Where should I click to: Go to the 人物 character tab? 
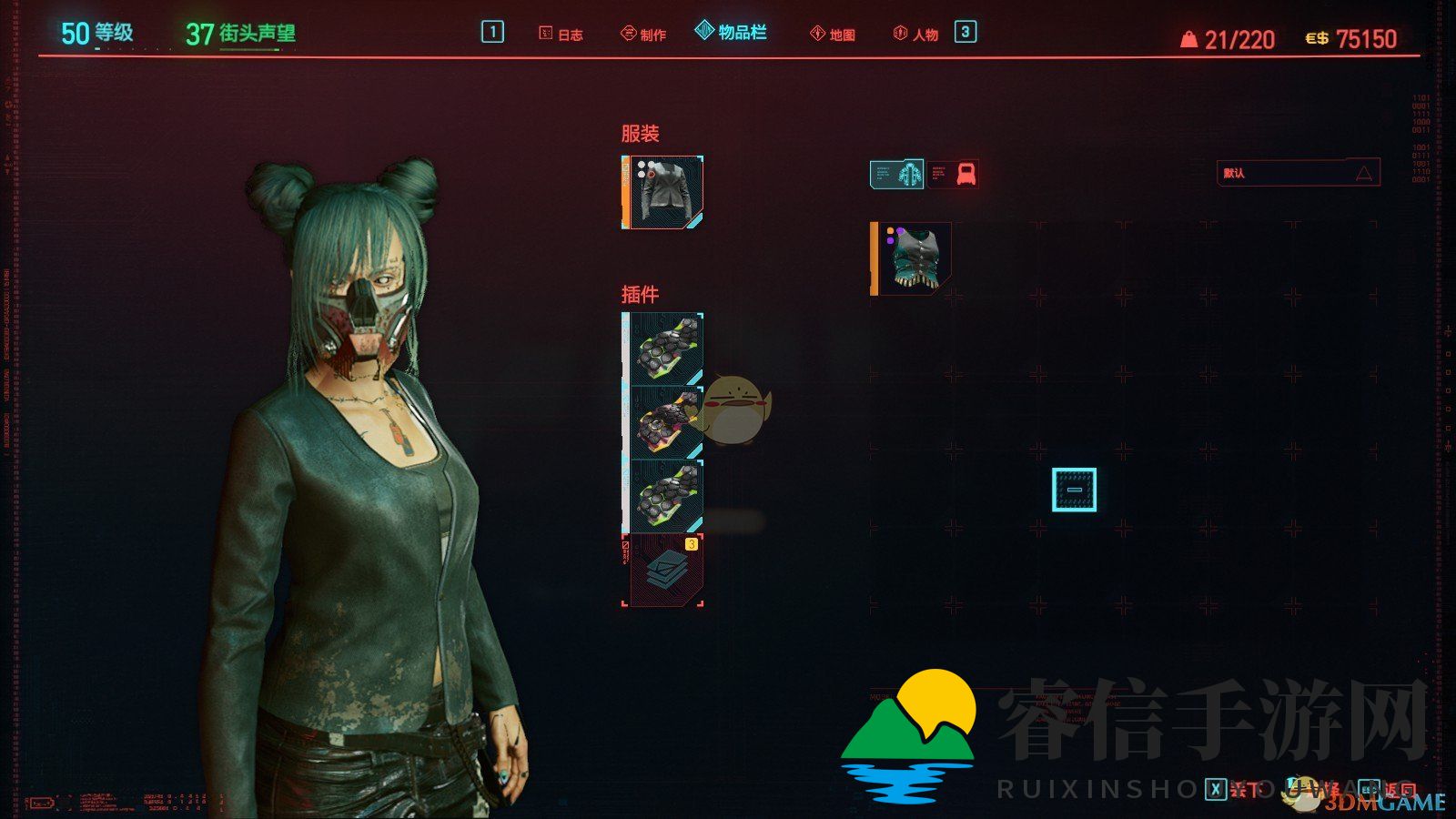(915, 35)
